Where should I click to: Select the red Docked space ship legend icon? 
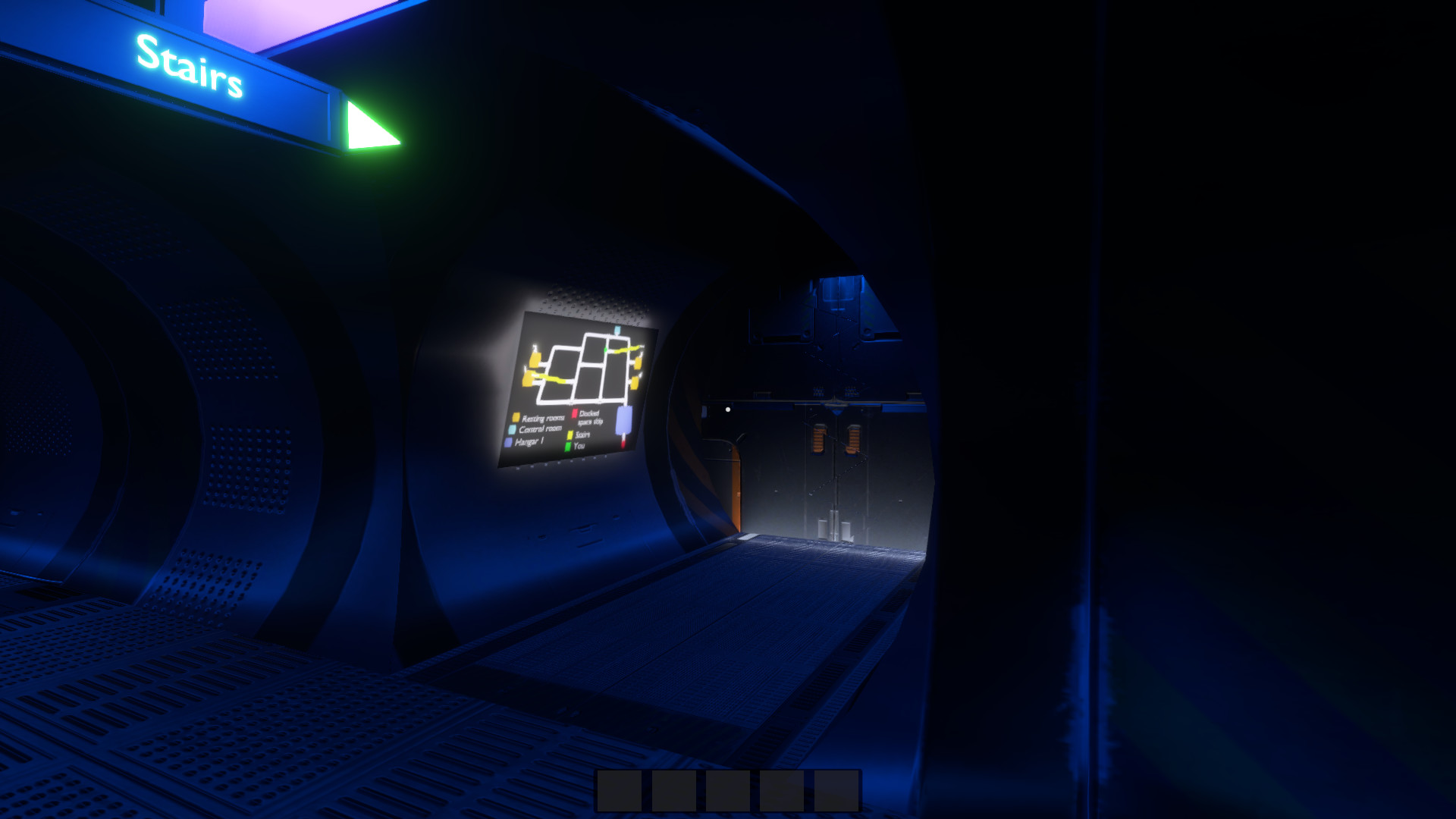pyautogui.click(x=575, y=413)
